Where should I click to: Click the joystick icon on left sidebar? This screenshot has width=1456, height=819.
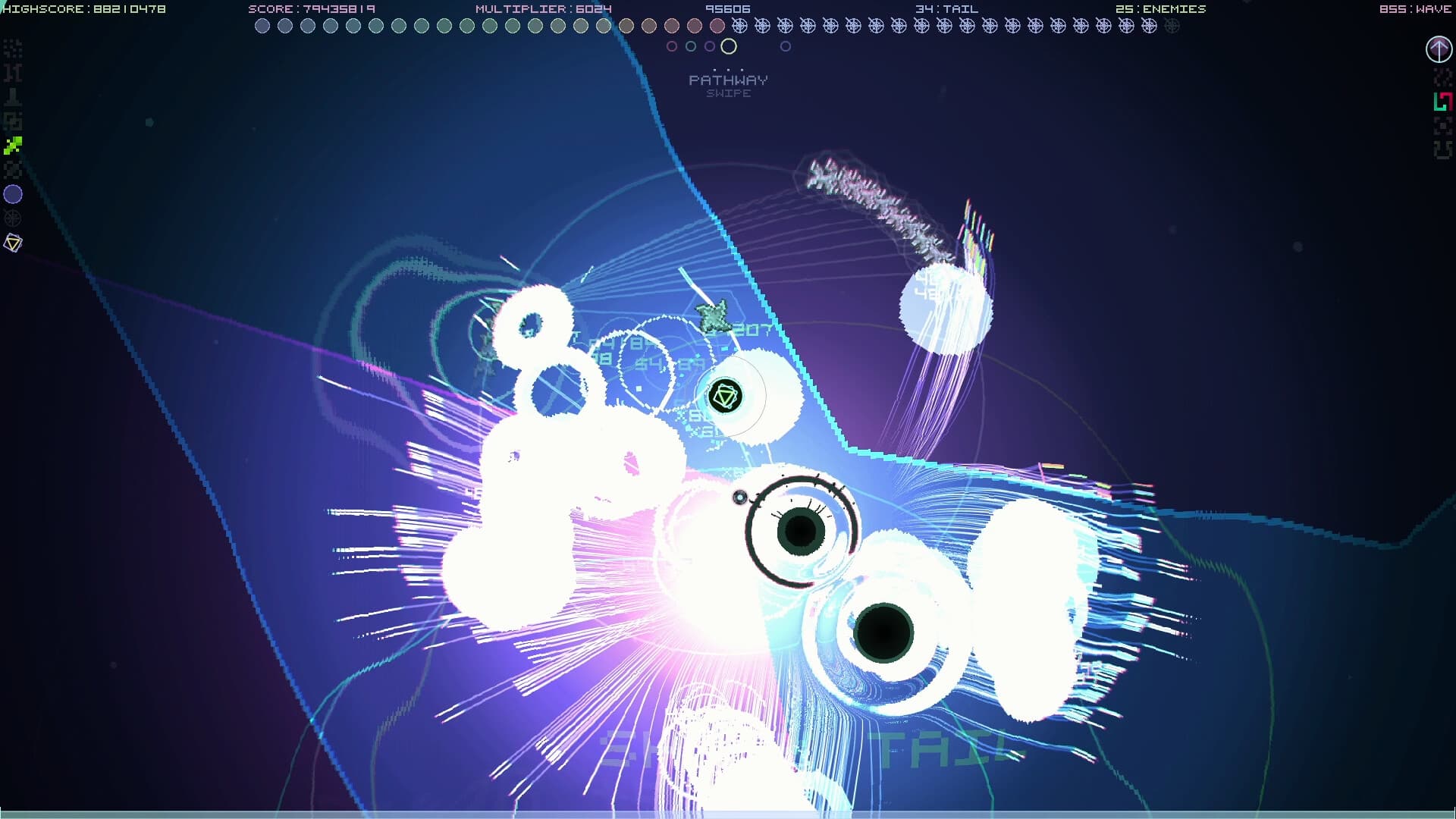[12, 96]
